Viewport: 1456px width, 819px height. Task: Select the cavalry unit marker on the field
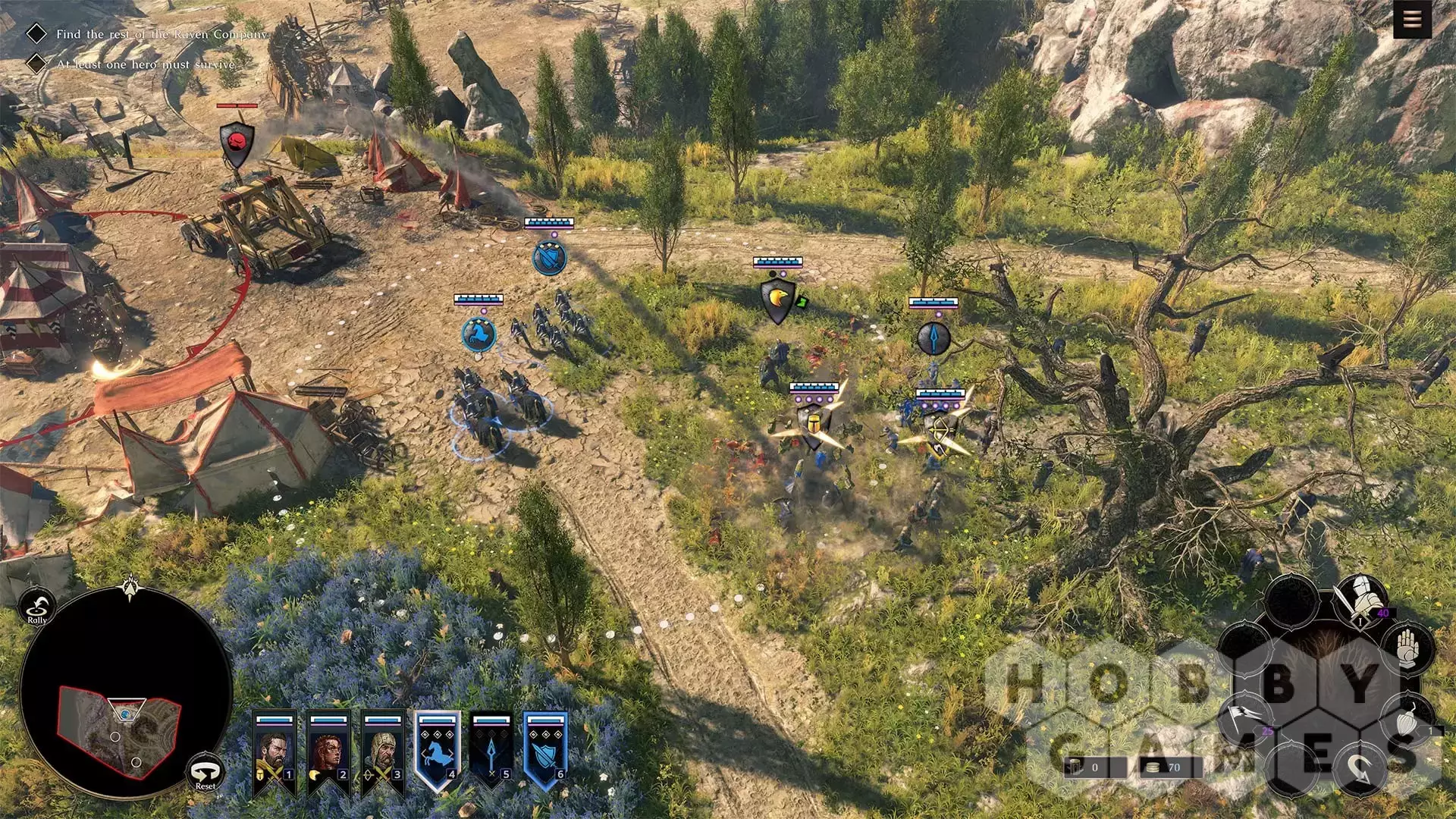tap(479, 334)
